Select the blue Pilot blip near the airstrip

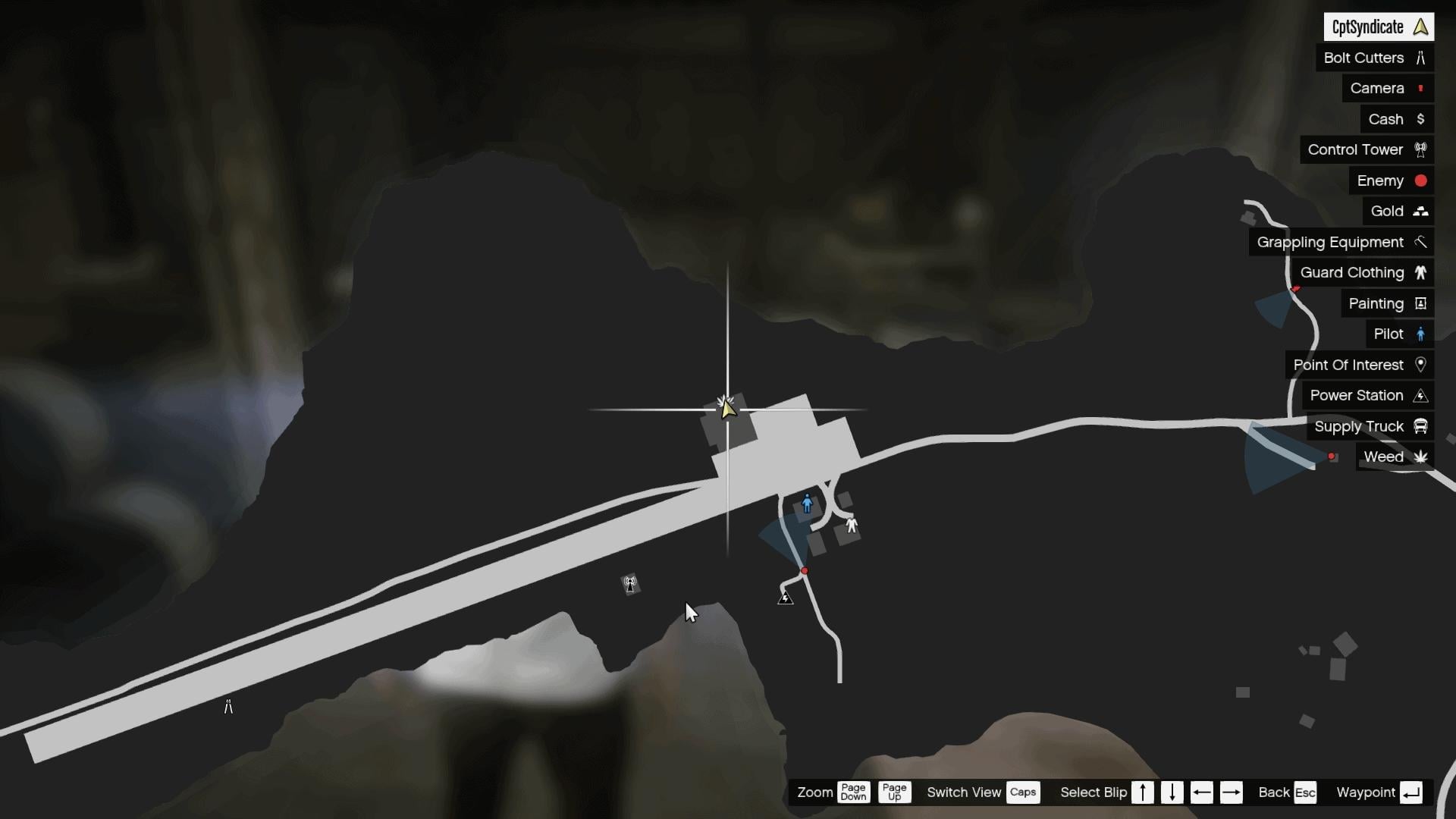[807, 503]
